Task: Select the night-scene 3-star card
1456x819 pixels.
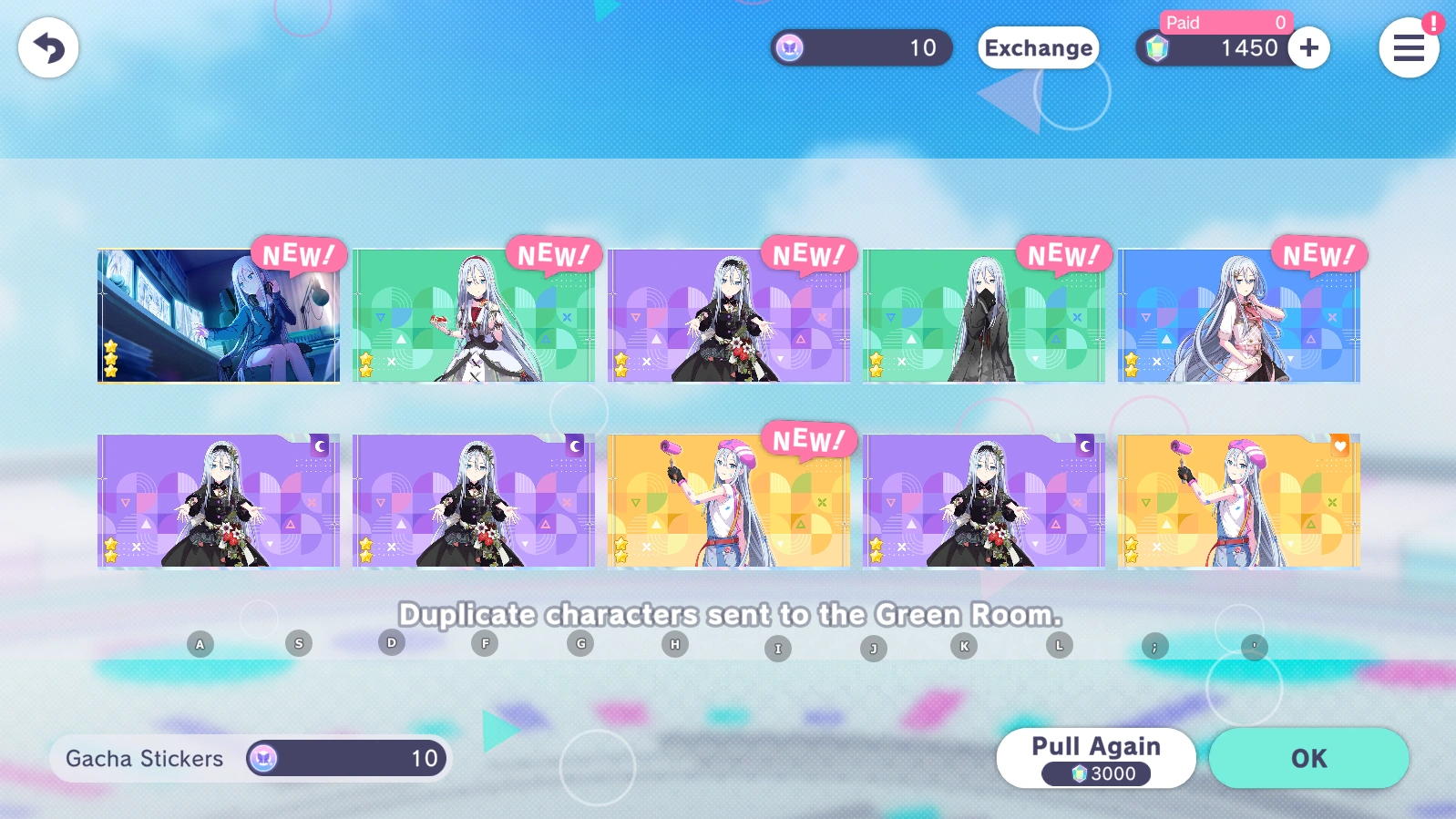Action: (217, 314)
